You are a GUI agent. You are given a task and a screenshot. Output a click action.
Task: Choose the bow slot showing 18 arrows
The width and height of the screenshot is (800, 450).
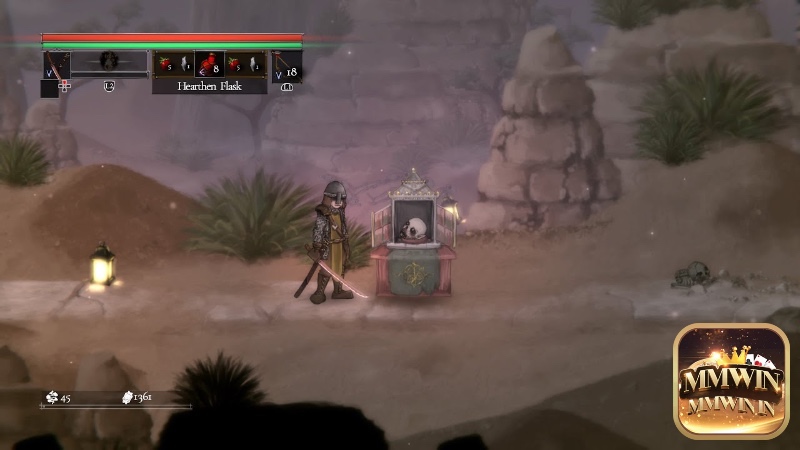click(287, 65)
